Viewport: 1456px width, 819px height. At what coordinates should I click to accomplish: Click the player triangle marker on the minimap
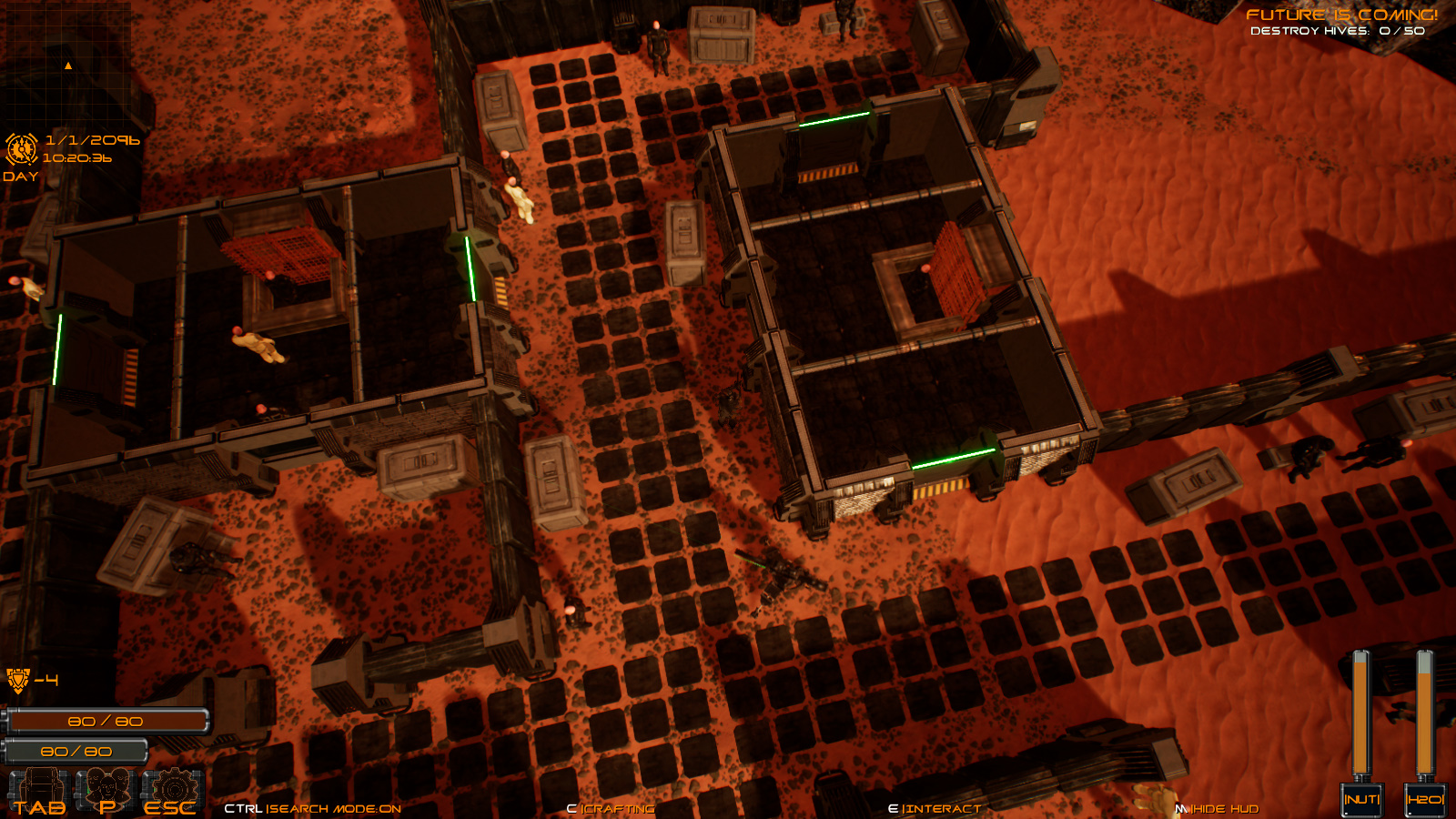[x=68, y=66]
